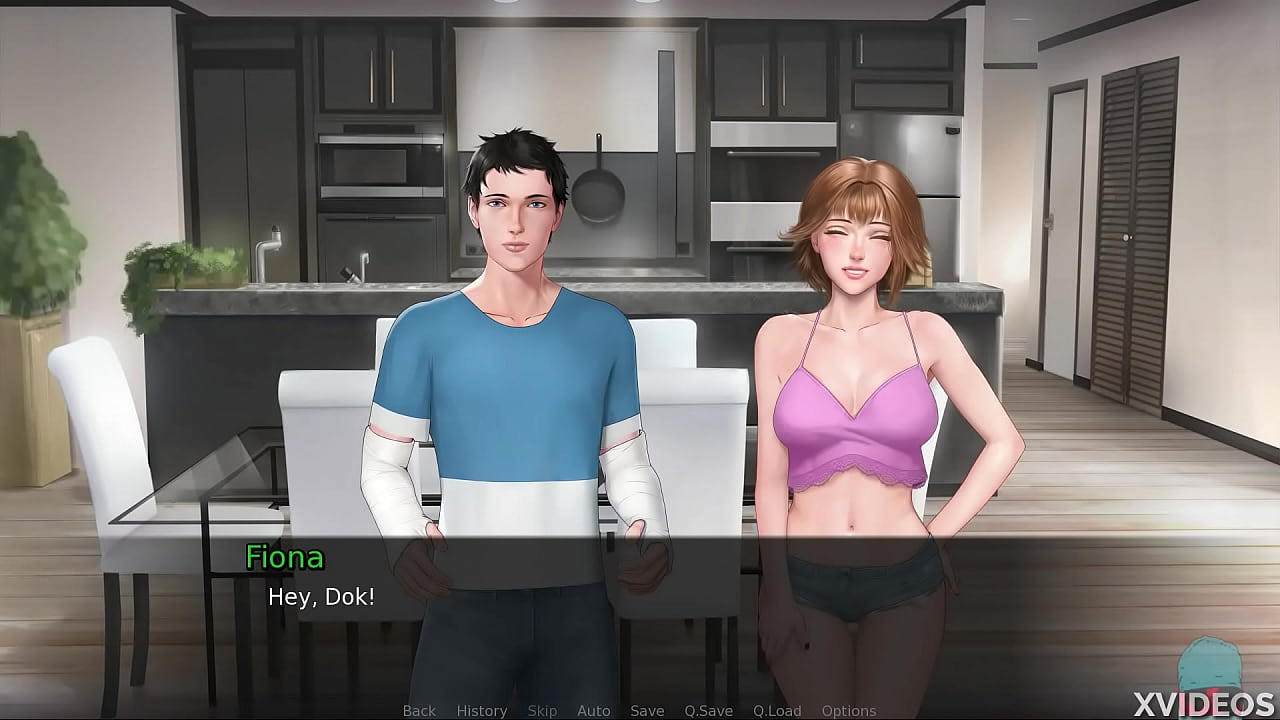
Task: Click the green Fiona name label
Action: coord(284,558)
